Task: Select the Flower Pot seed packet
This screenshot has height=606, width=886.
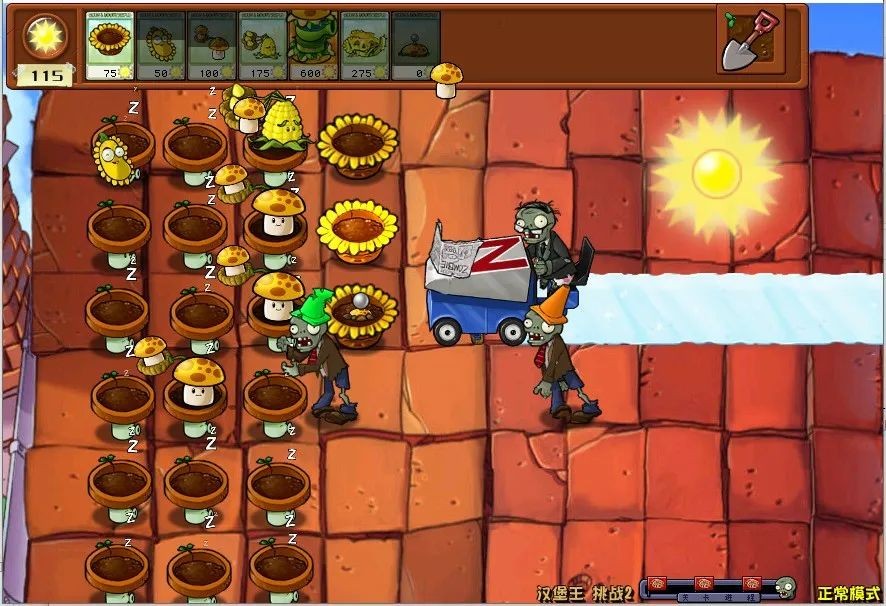Action: [110, 46]
